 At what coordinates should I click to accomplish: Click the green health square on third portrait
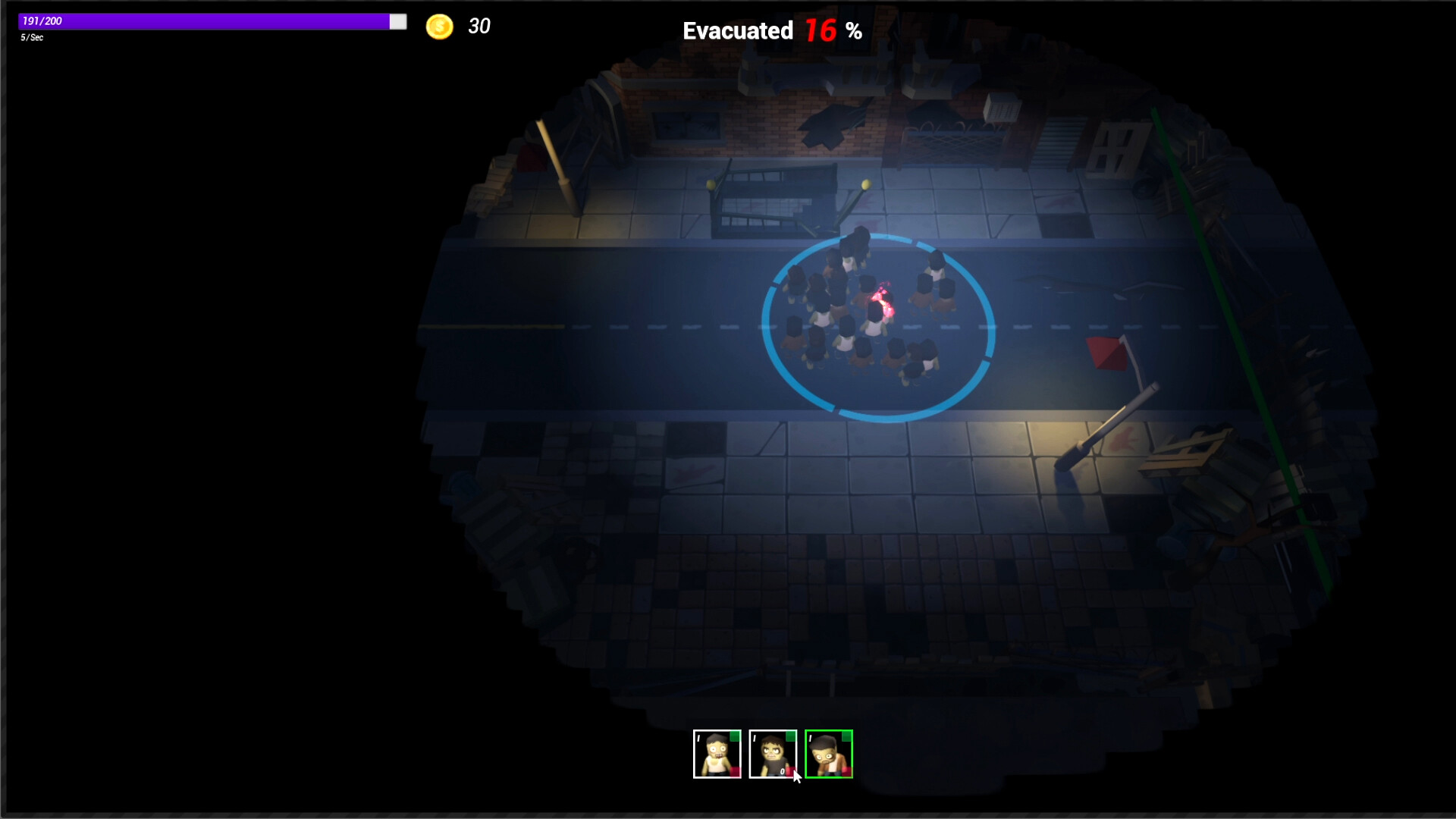847,736
